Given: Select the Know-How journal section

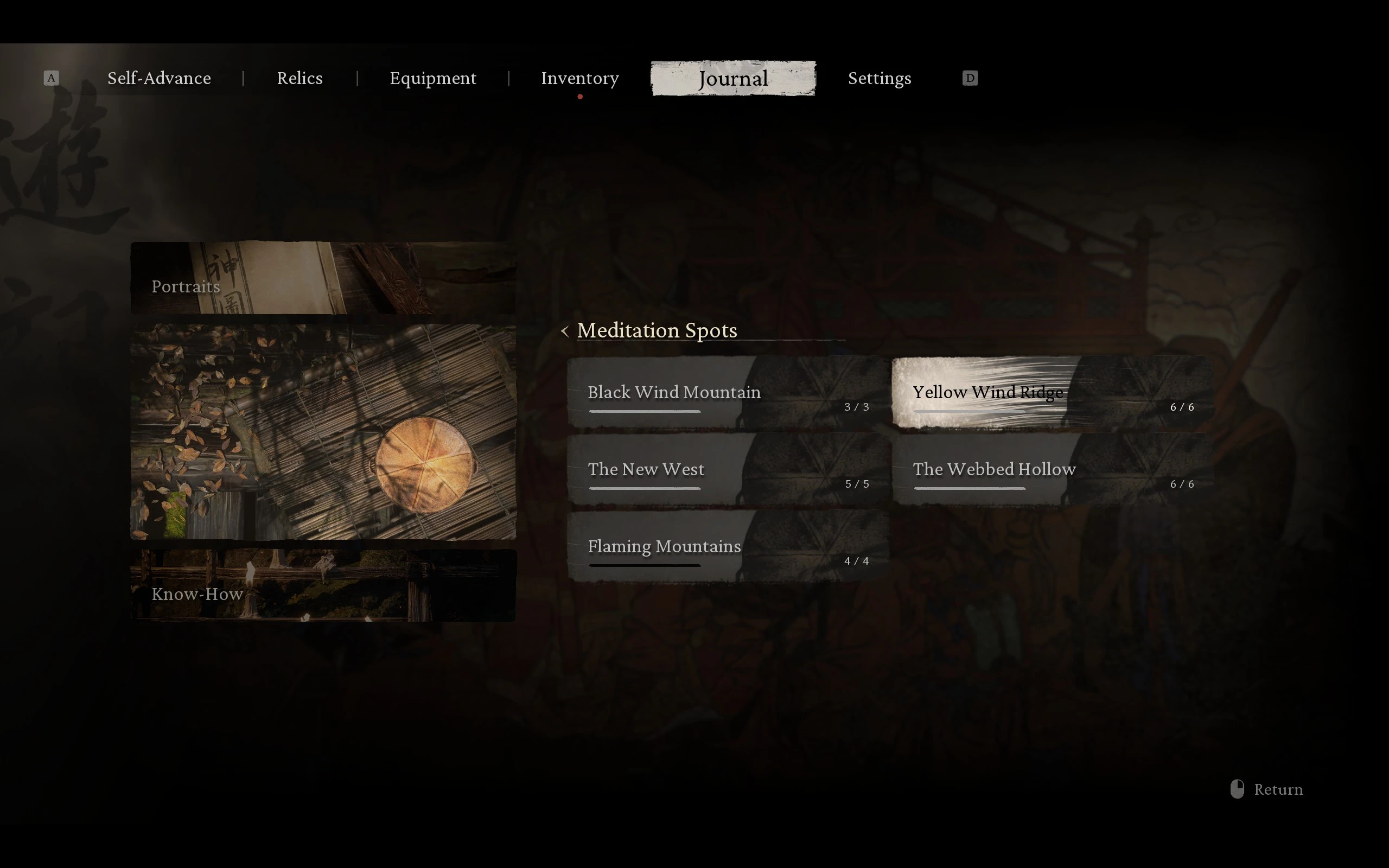Looking at the screenshot, I should [323, 585].
